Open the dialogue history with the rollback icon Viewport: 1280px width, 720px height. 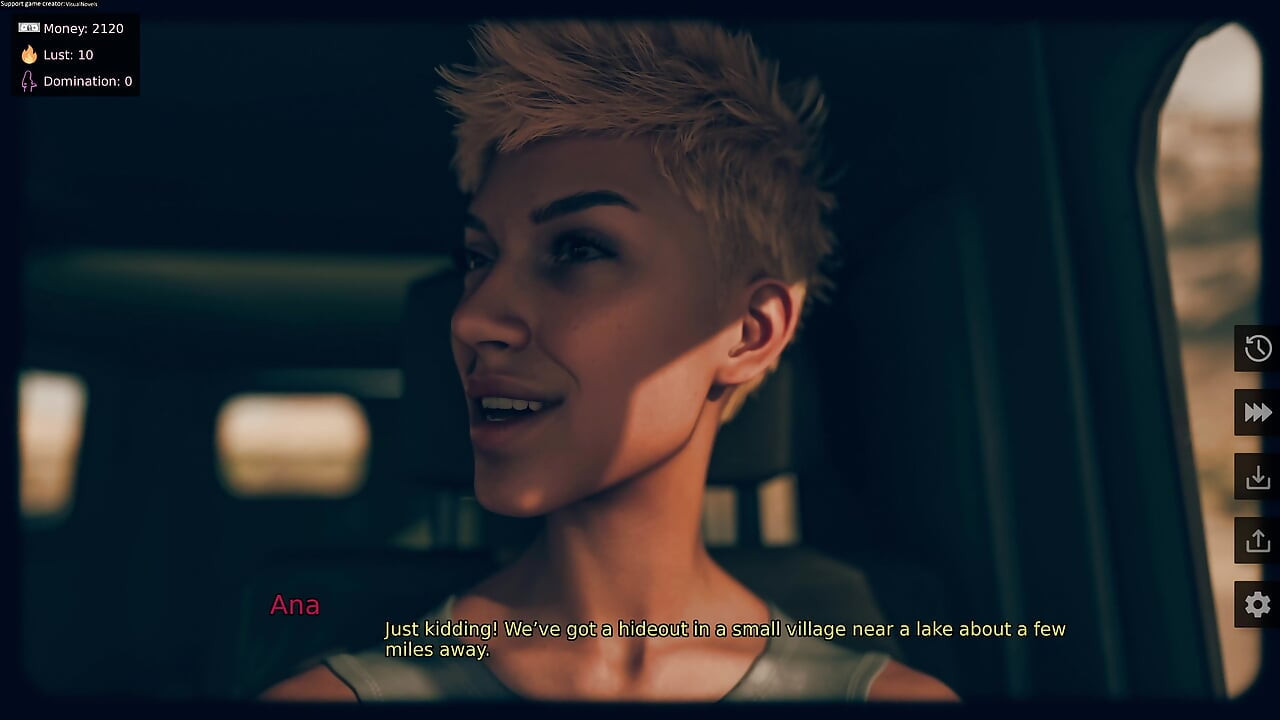tap(1257, 348)
